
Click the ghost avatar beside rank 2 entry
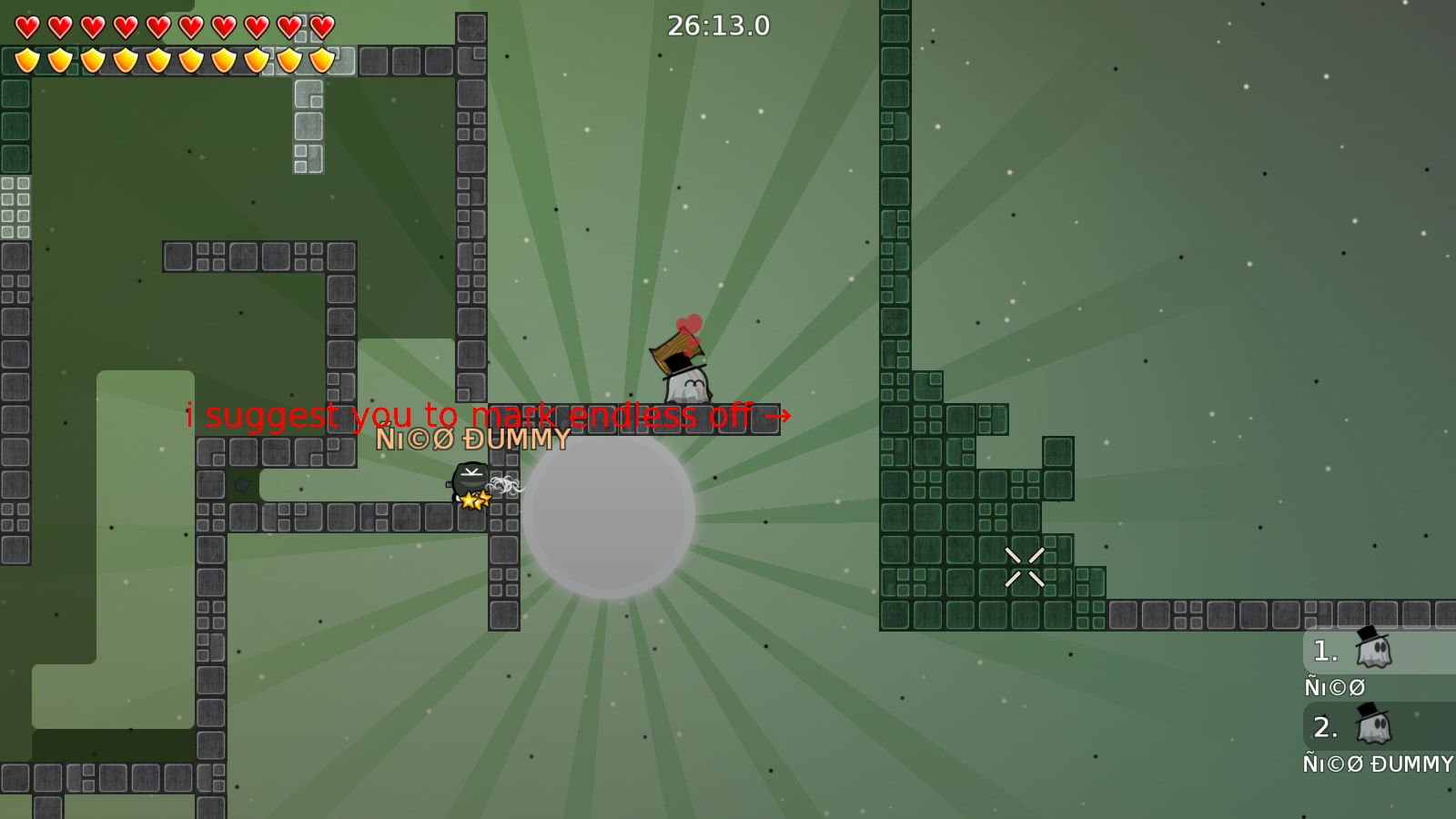(x=1376, y=727)
